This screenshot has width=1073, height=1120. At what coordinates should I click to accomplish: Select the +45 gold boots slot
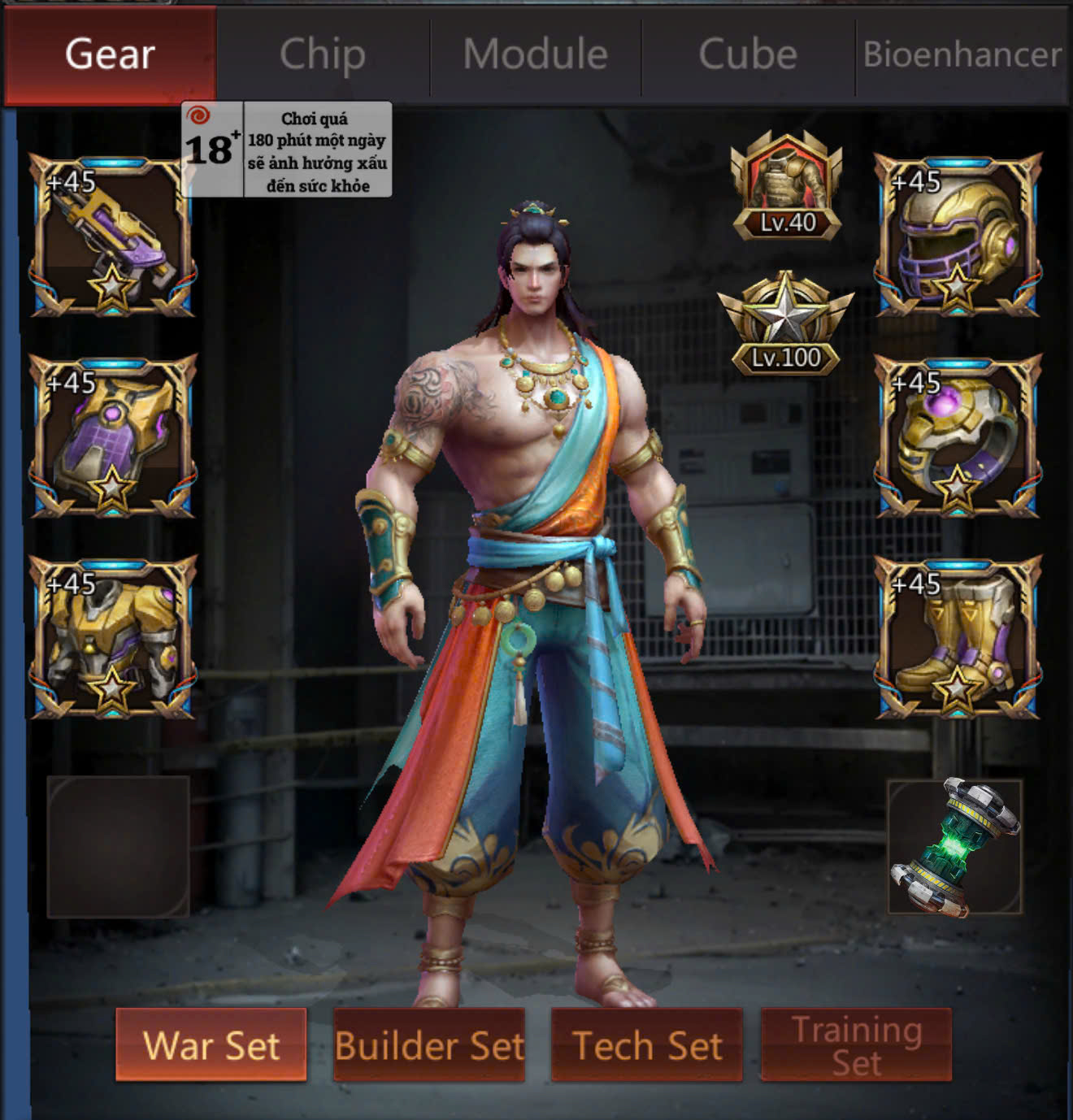958,637
